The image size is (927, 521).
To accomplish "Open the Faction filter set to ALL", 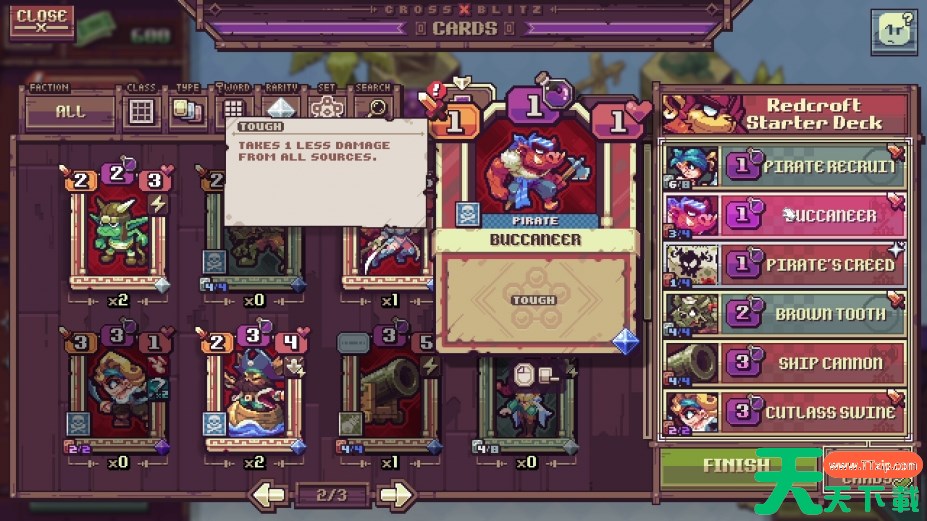I will point(71,111).
